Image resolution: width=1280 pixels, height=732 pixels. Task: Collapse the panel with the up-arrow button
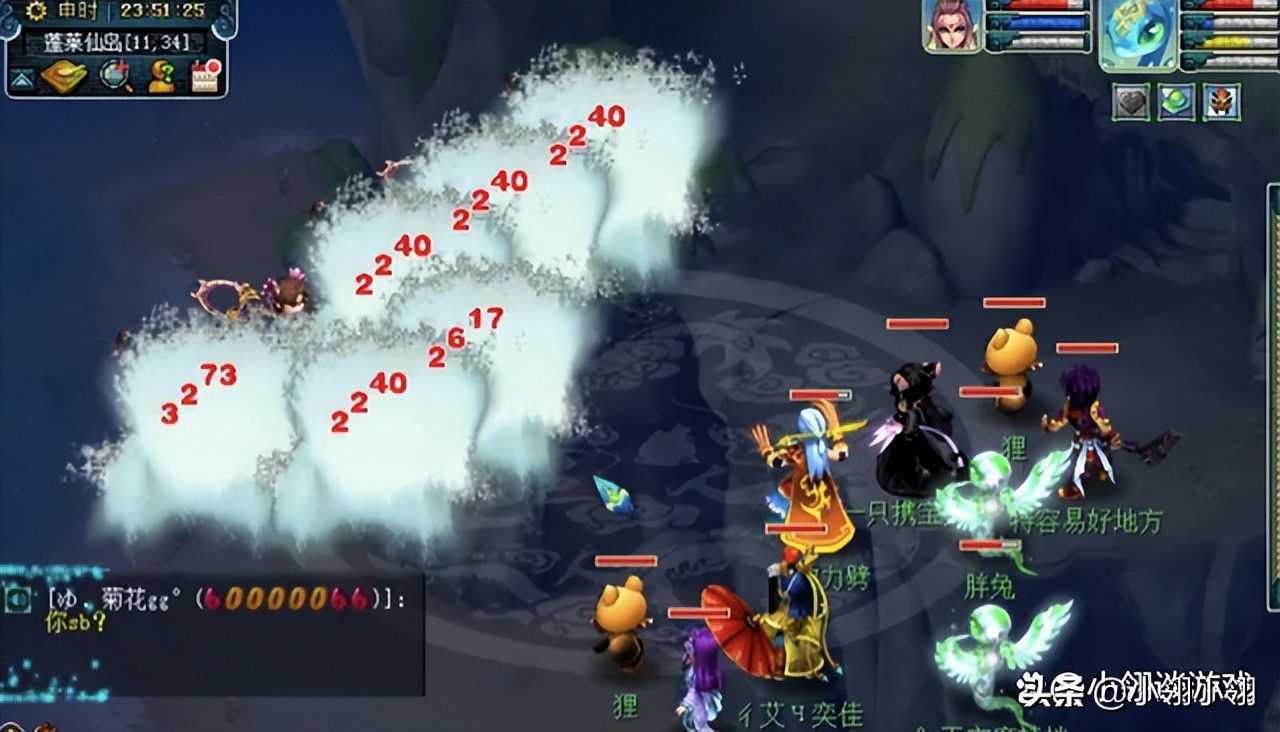pos(23,78)
